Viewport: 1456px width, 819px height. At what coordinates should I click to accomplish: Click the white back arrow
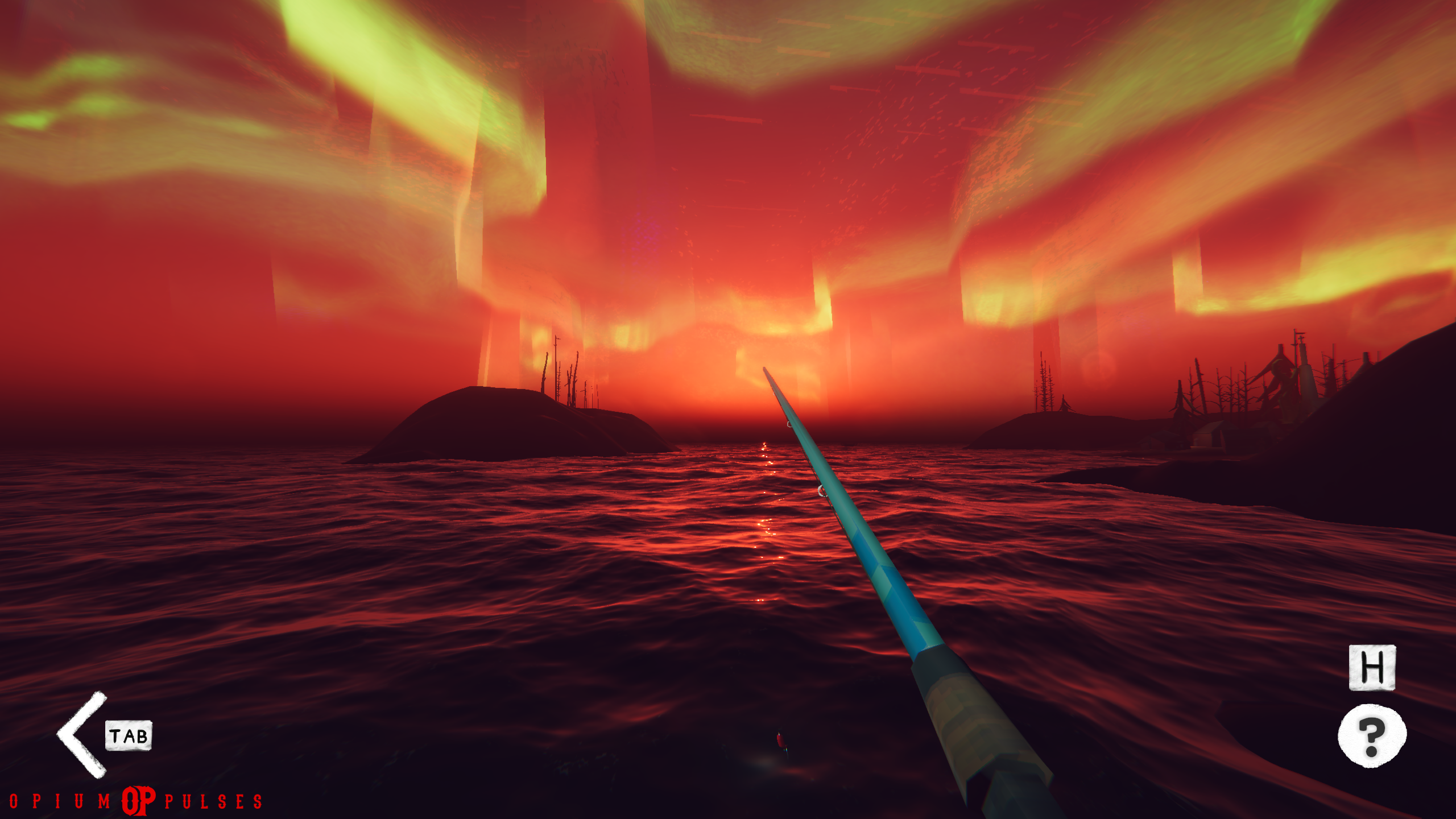(81, 734)
